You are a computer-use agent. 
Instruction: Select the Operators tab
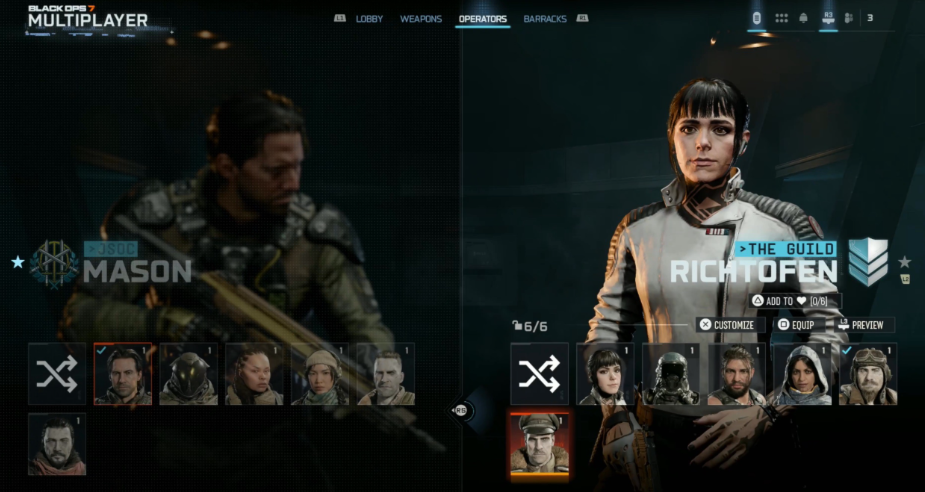pyautogui.click(x=482, y=19)
